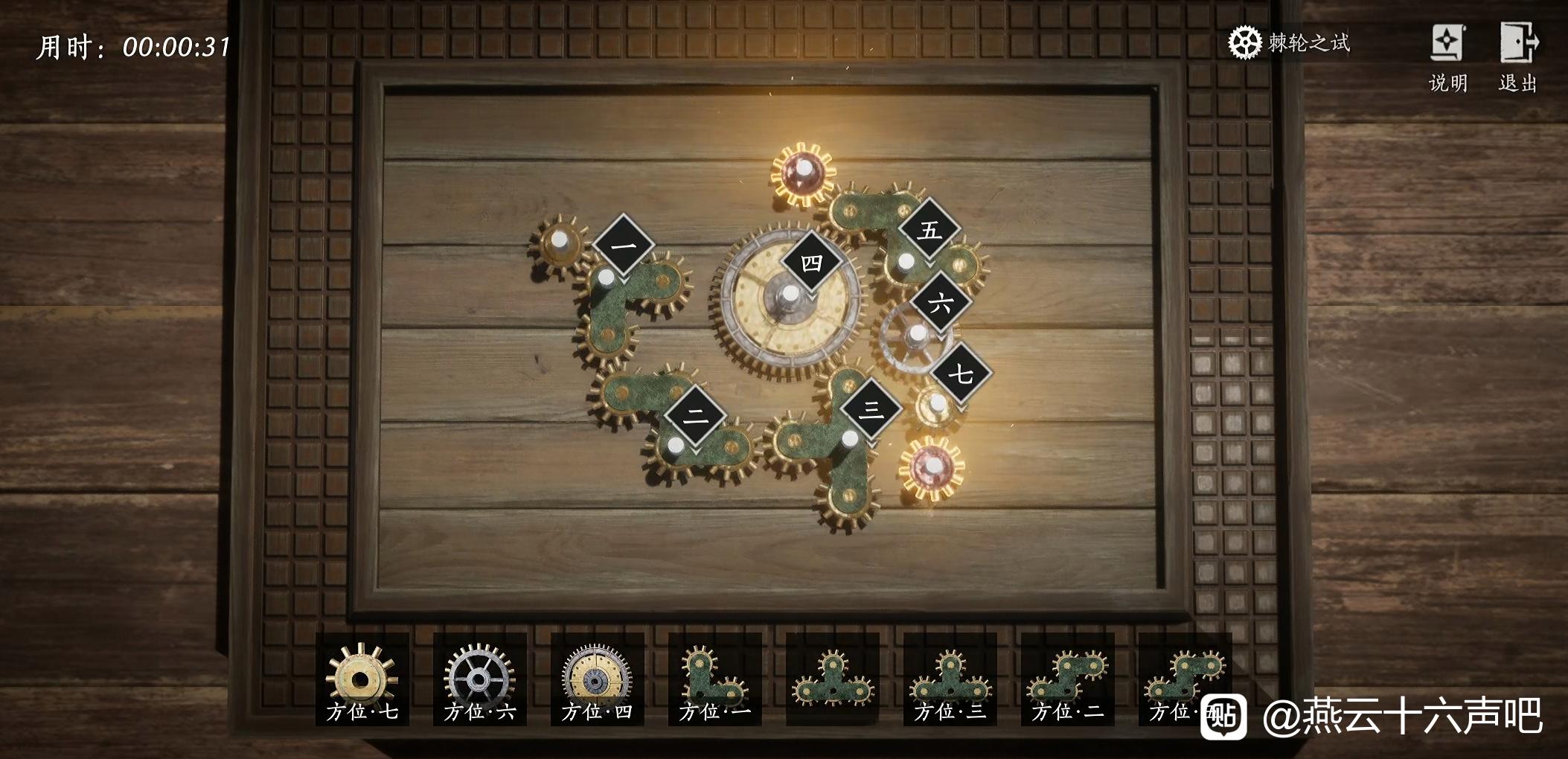This screenshot has height=759, width=1568.
Task: Click the 一 position marker on the board
Action: 624,245
